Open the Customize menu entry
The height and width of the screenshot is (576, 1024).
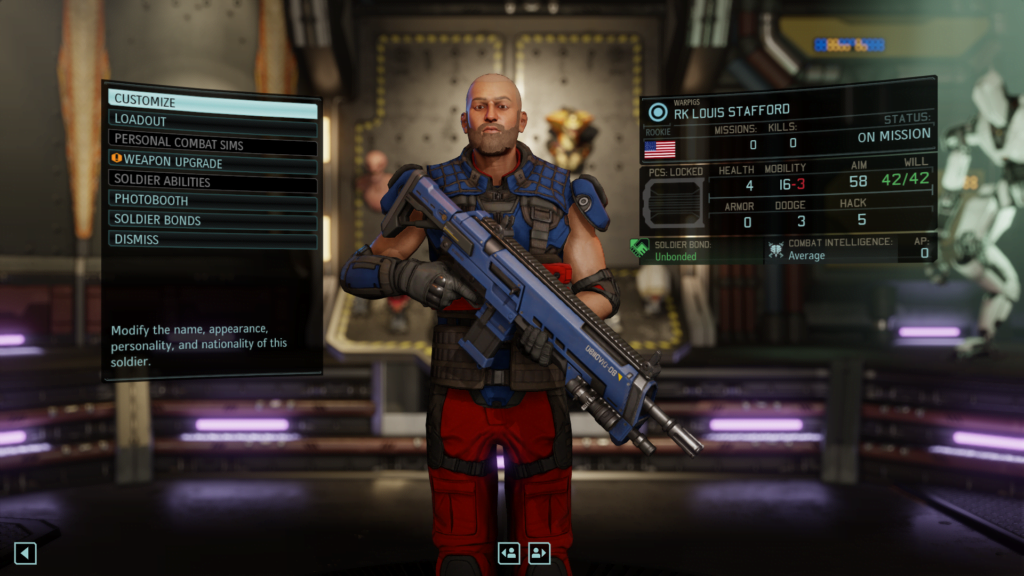(212, 101)
